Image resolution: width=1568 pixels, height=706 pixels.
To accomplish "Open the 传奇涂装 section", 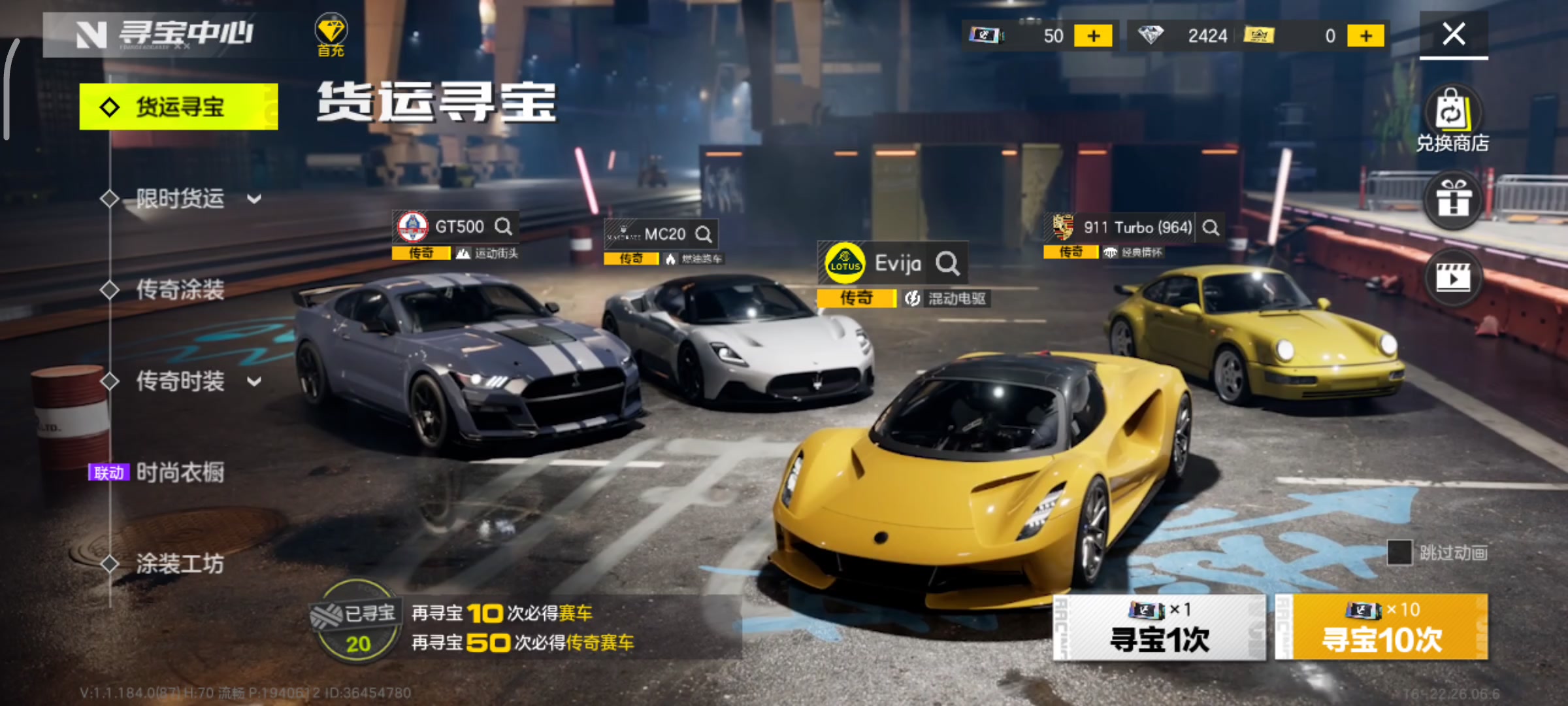I will 180,290.
